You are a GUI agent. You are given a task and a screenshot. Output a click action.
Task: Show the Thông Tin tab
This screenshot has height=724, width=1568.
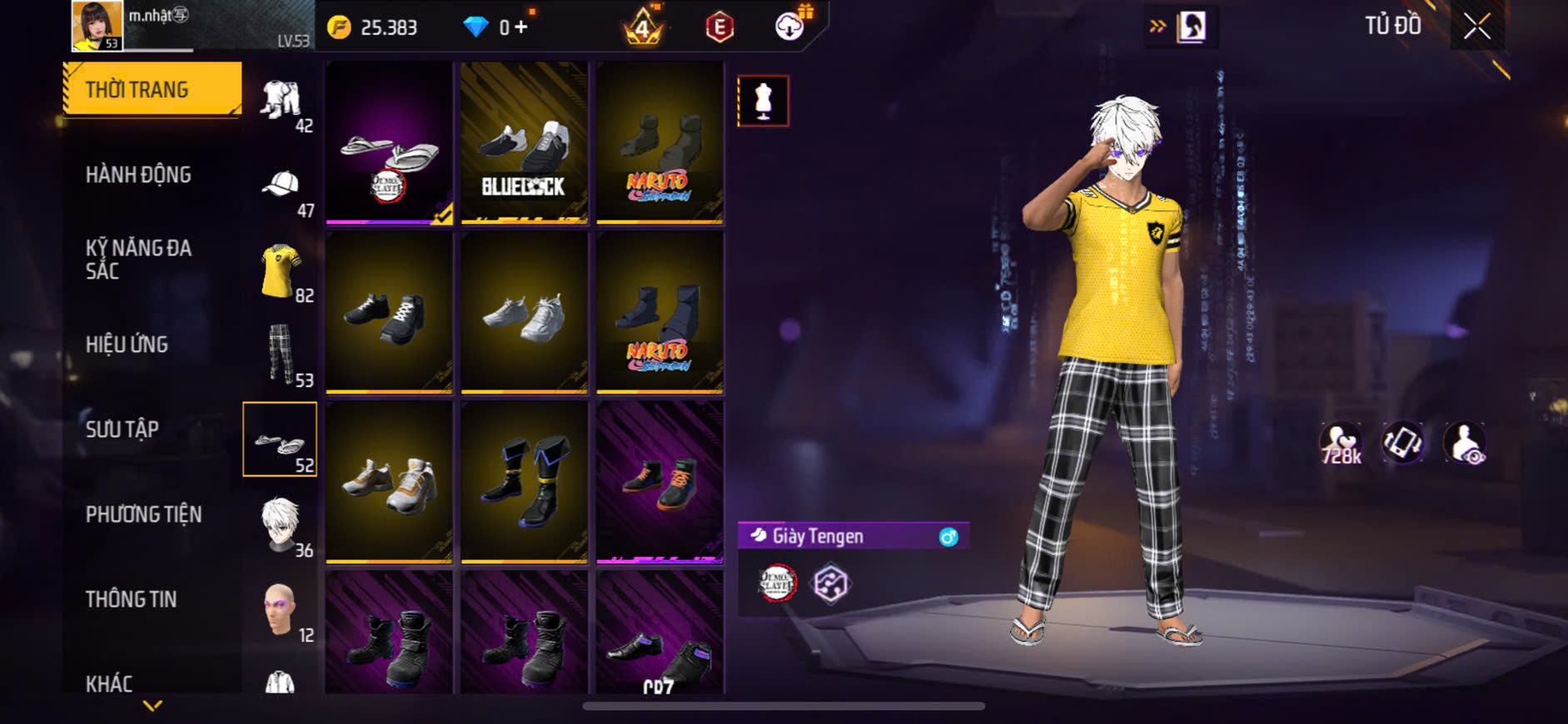pos(131,599)
